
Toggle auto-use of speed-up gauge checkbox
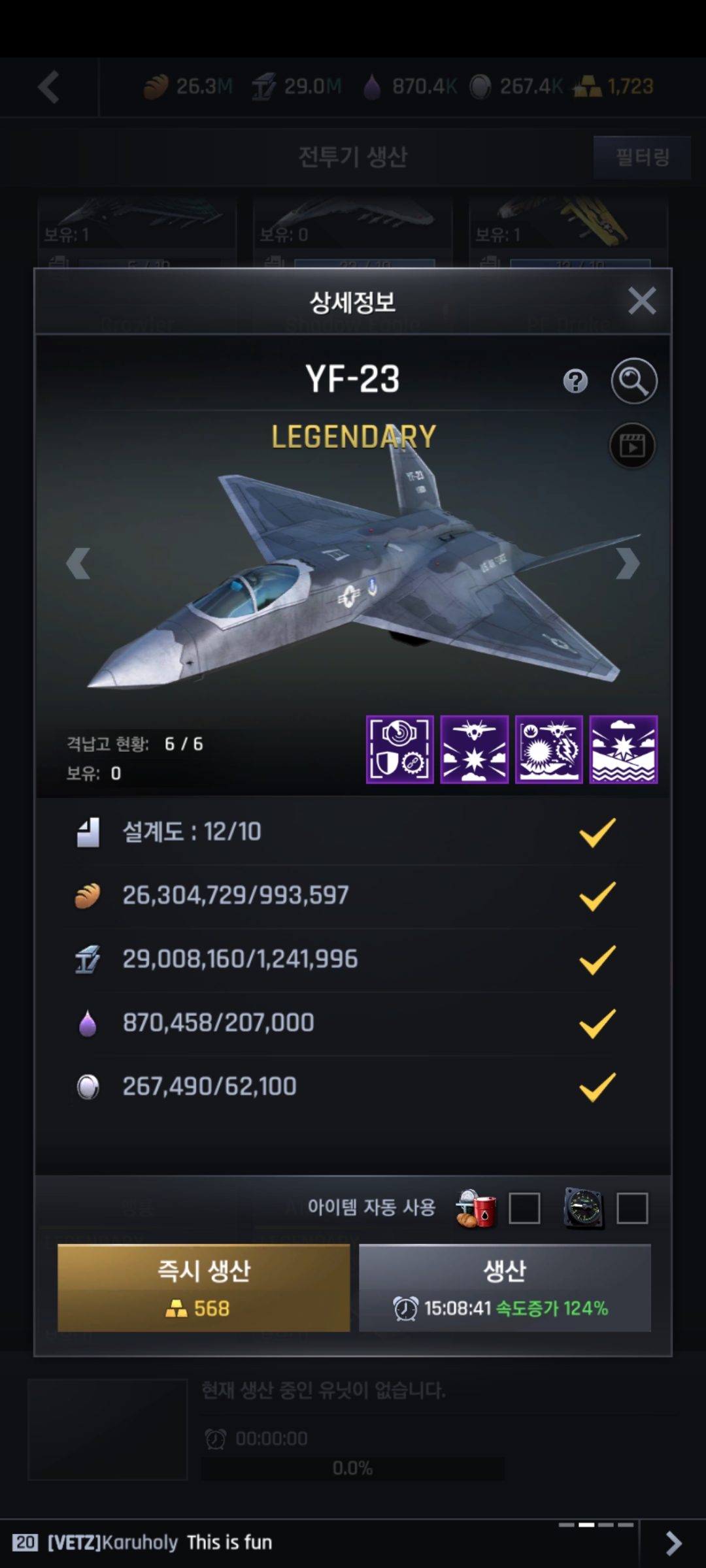[x=632, y=1208]
